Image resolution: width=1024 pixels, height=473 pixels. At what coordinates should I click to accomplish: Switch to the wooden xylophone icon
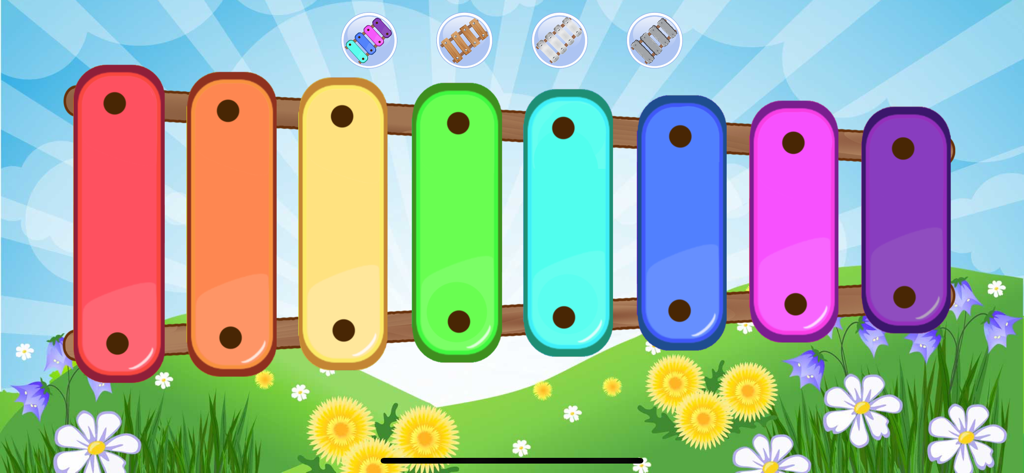pyautogui.click(x=464, y=40)
